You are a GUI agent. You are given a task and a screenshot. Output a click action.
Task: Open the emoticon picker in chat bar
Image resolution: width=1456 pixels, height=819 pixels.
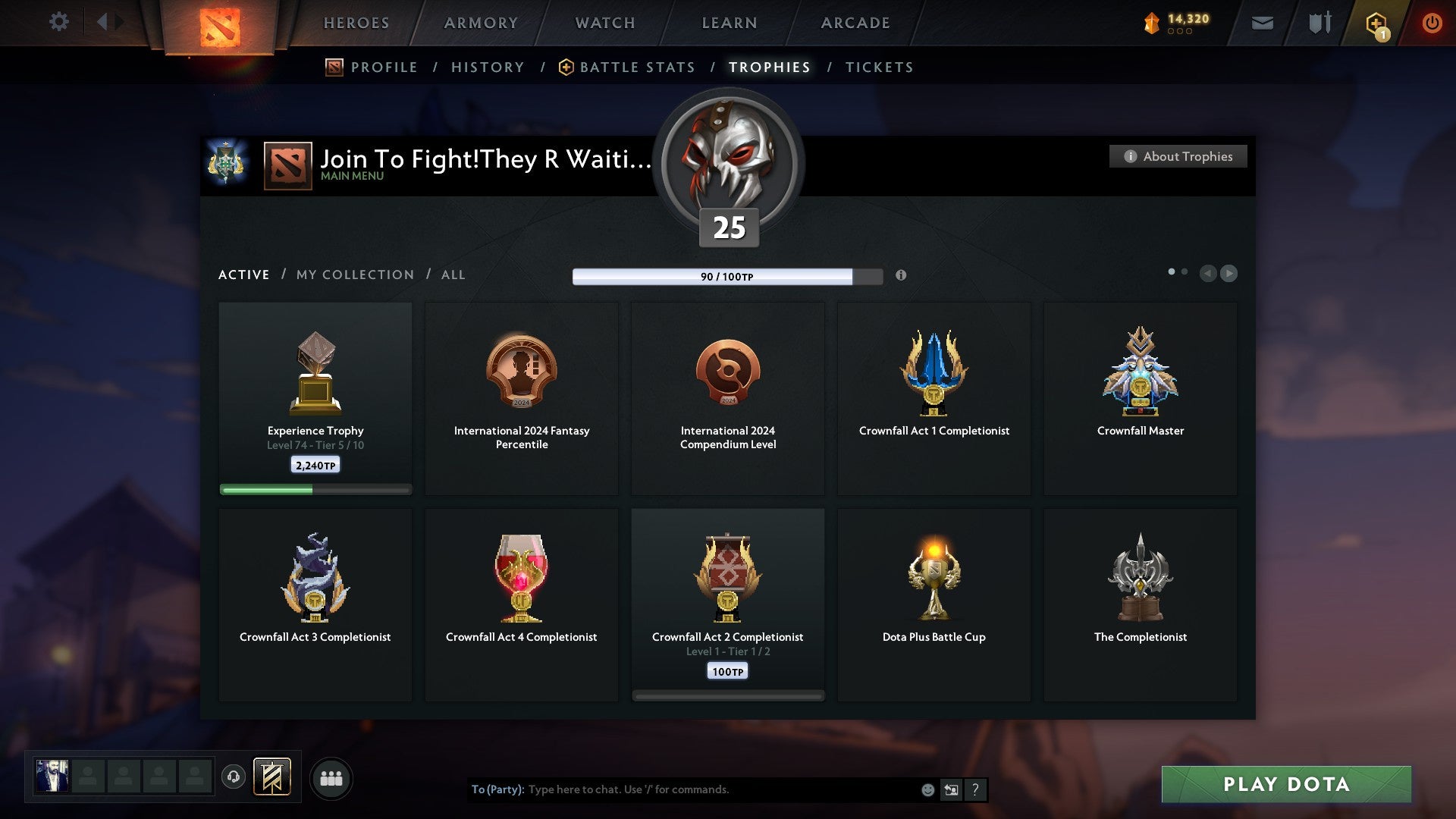pyautogui.click(x=927, y=789)
